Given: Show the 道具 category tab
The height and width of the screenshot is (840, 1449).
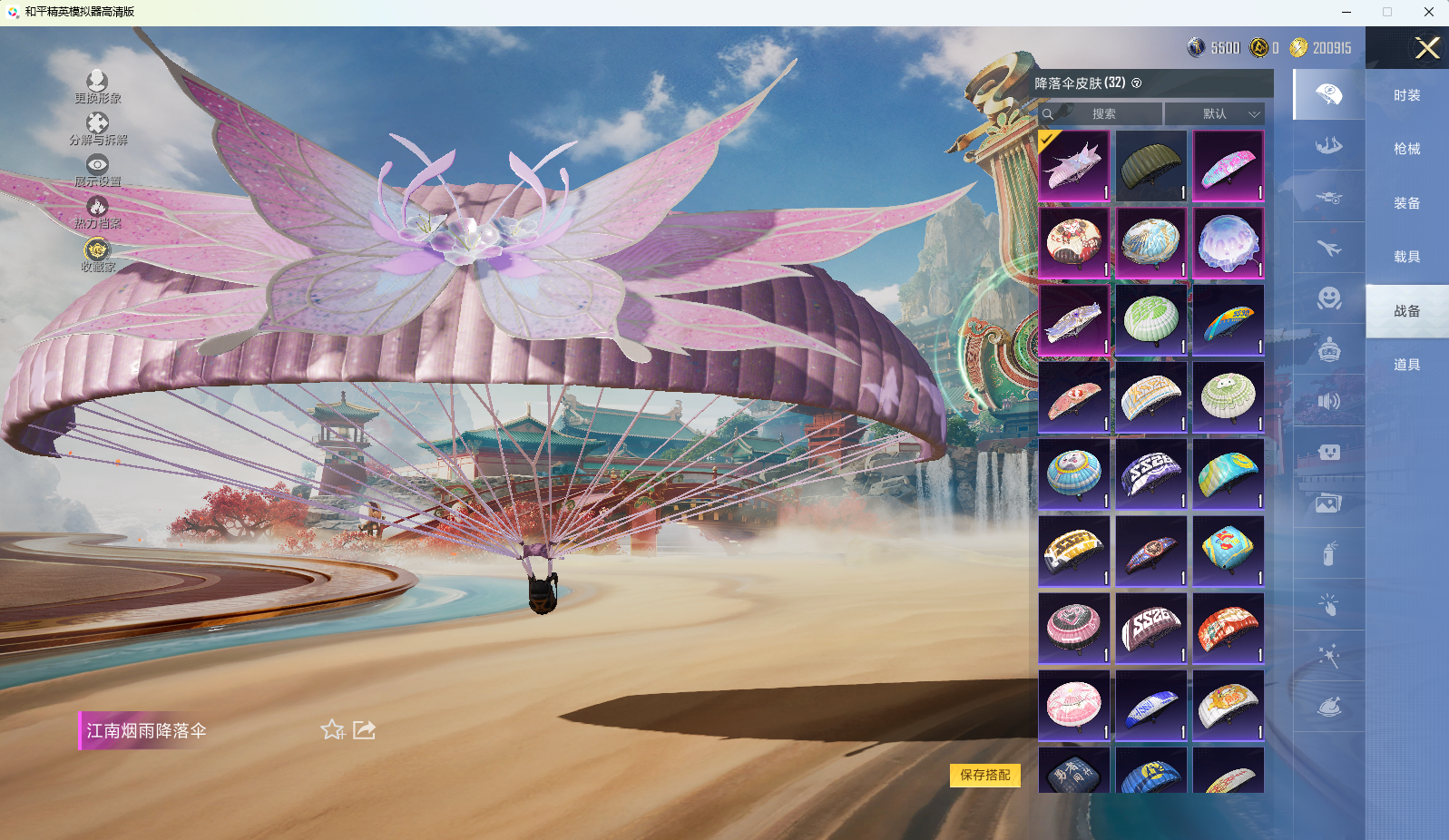Looking at the screenshot, I should click(x=1406, y=365).
